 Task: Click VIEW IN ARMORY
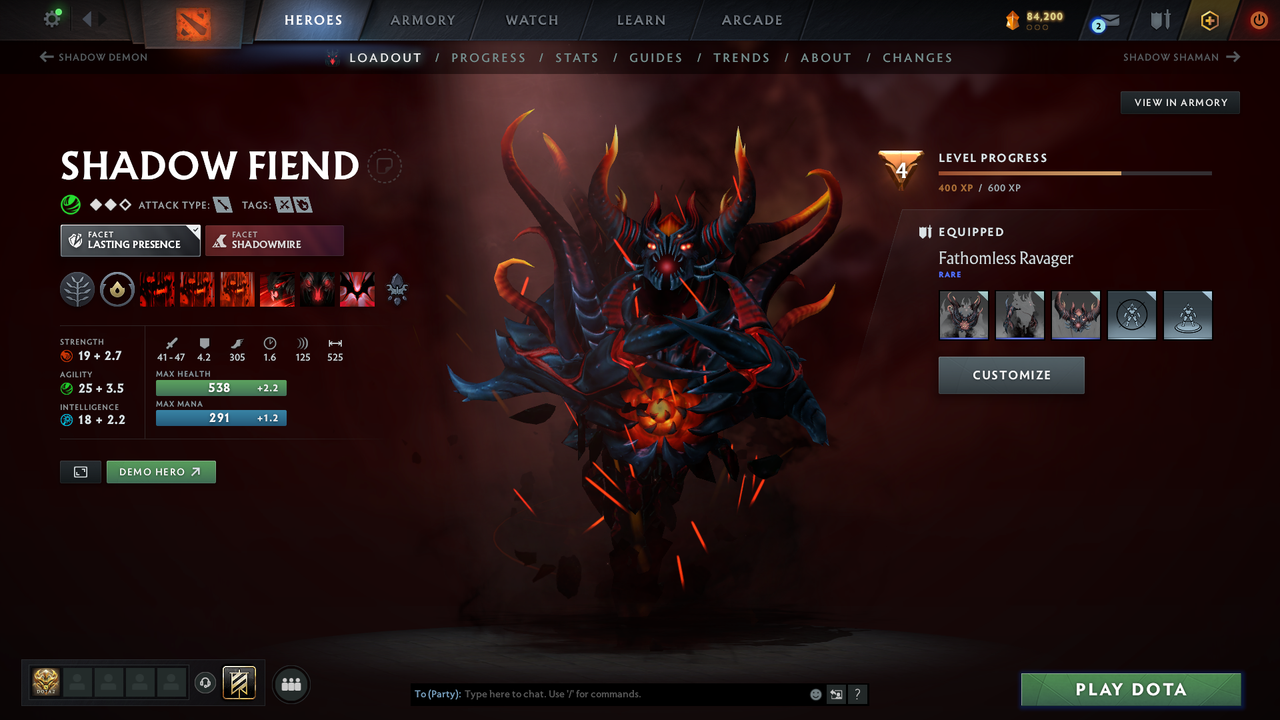1179,102
